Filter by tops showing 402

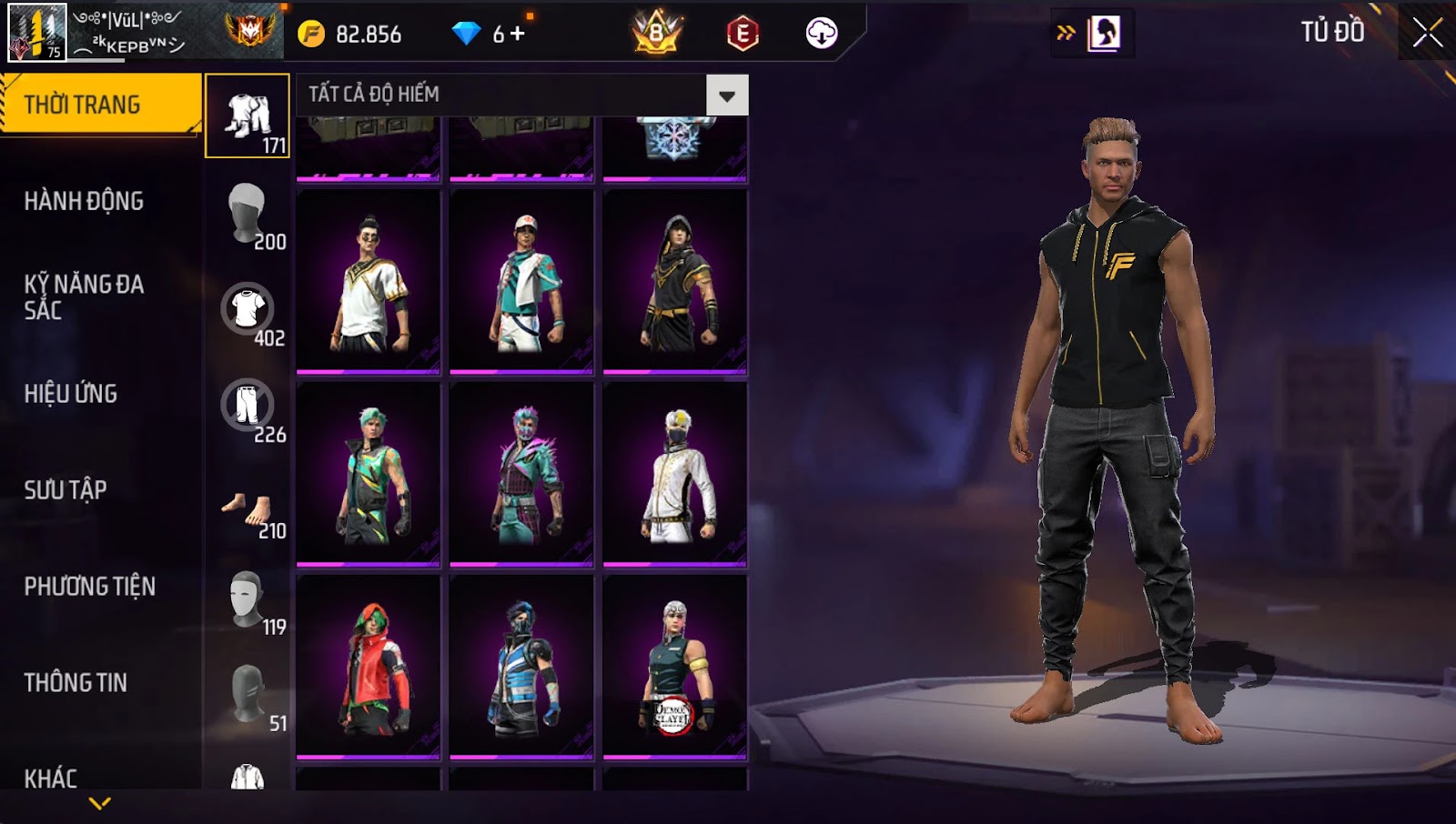[248, 309]
